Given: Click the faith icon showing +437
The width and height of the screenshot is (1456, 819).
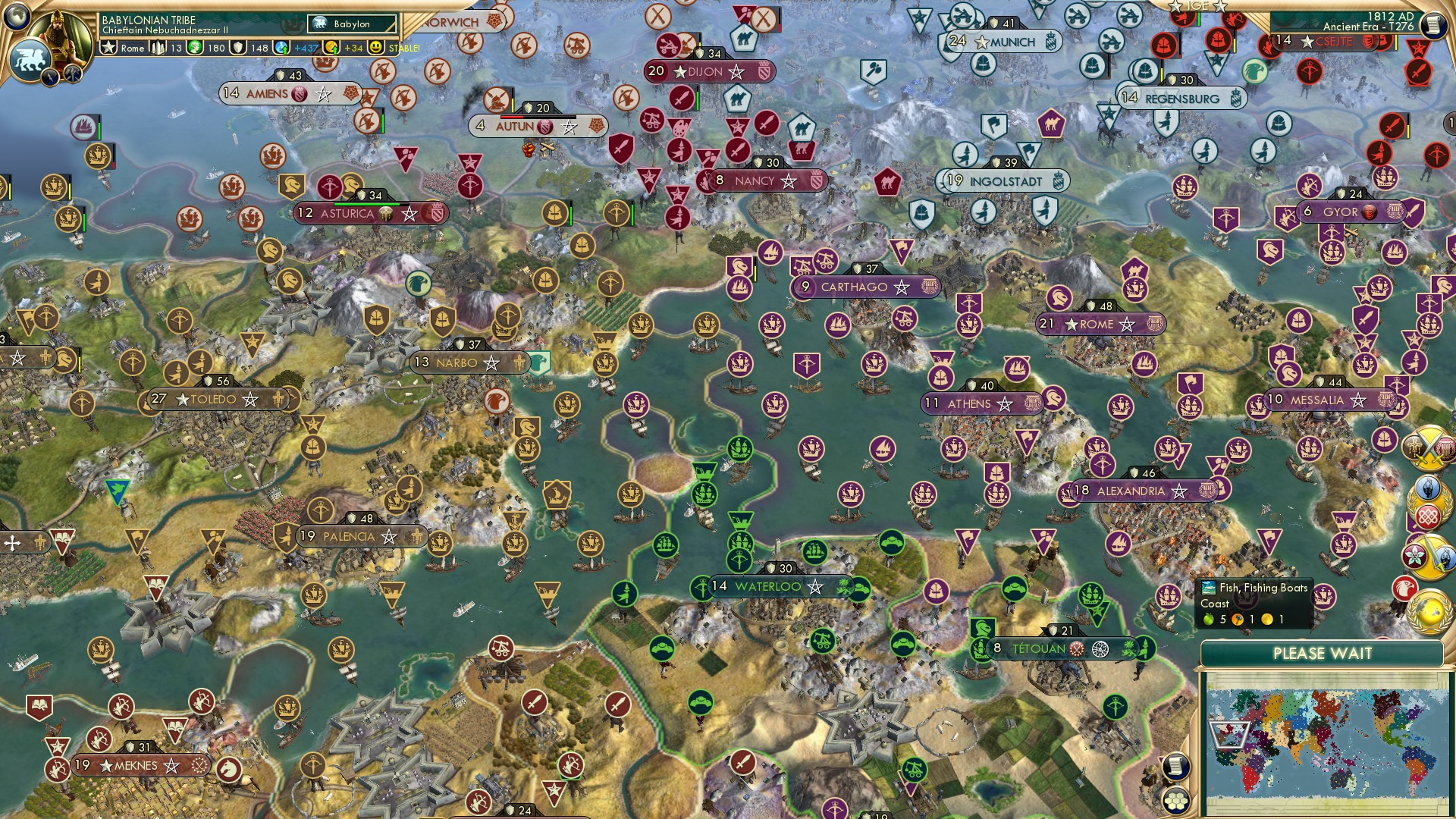Looking at the screenshot, I should (x=281, y=47).
